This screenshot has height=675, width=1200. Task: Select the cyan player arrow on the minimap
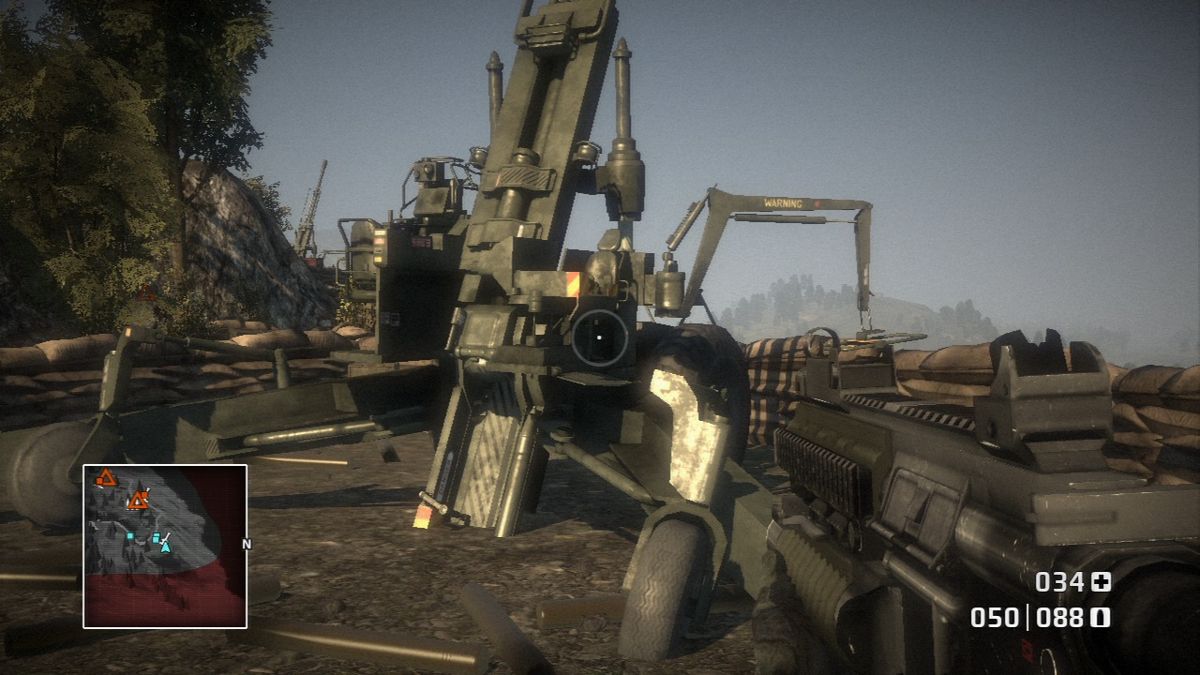(x=165, y=545)
